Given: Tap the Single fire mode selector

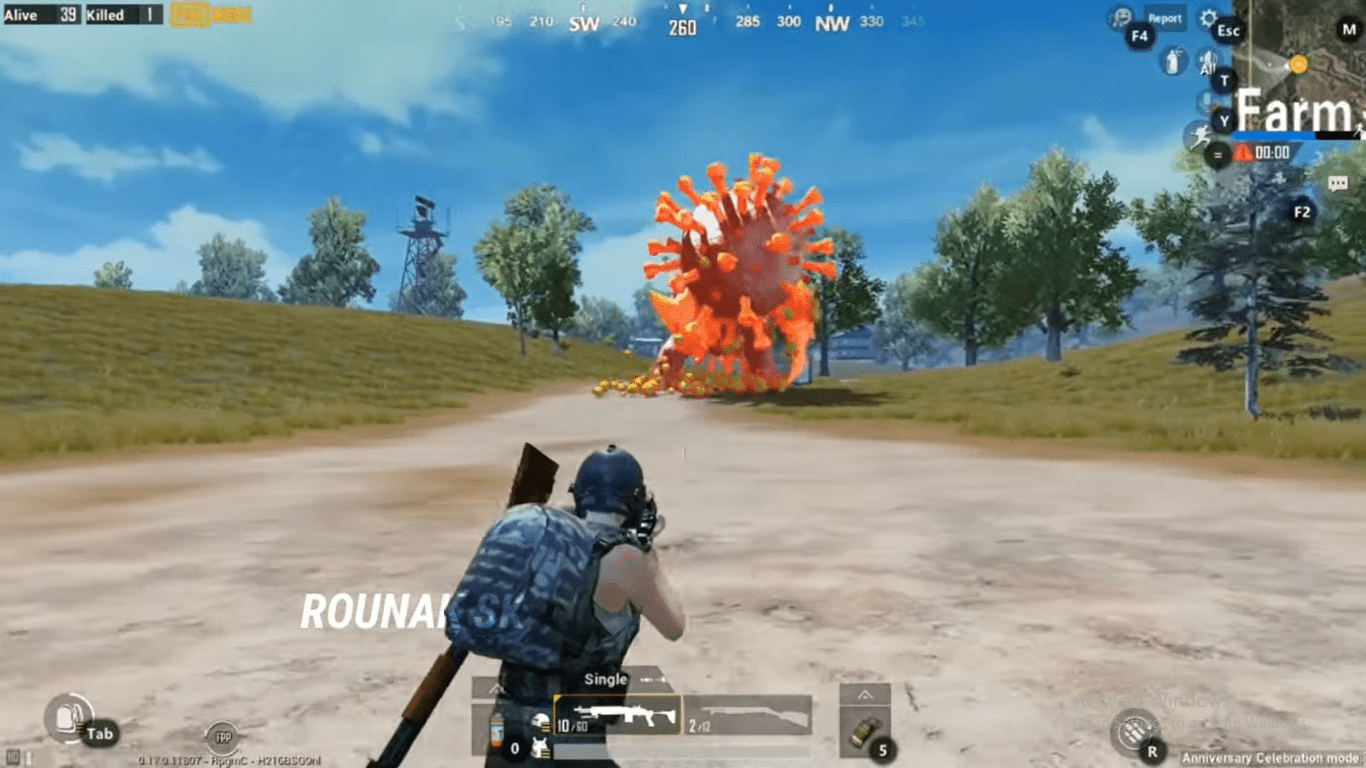Looking at the screenshot, I should point(606,679).
